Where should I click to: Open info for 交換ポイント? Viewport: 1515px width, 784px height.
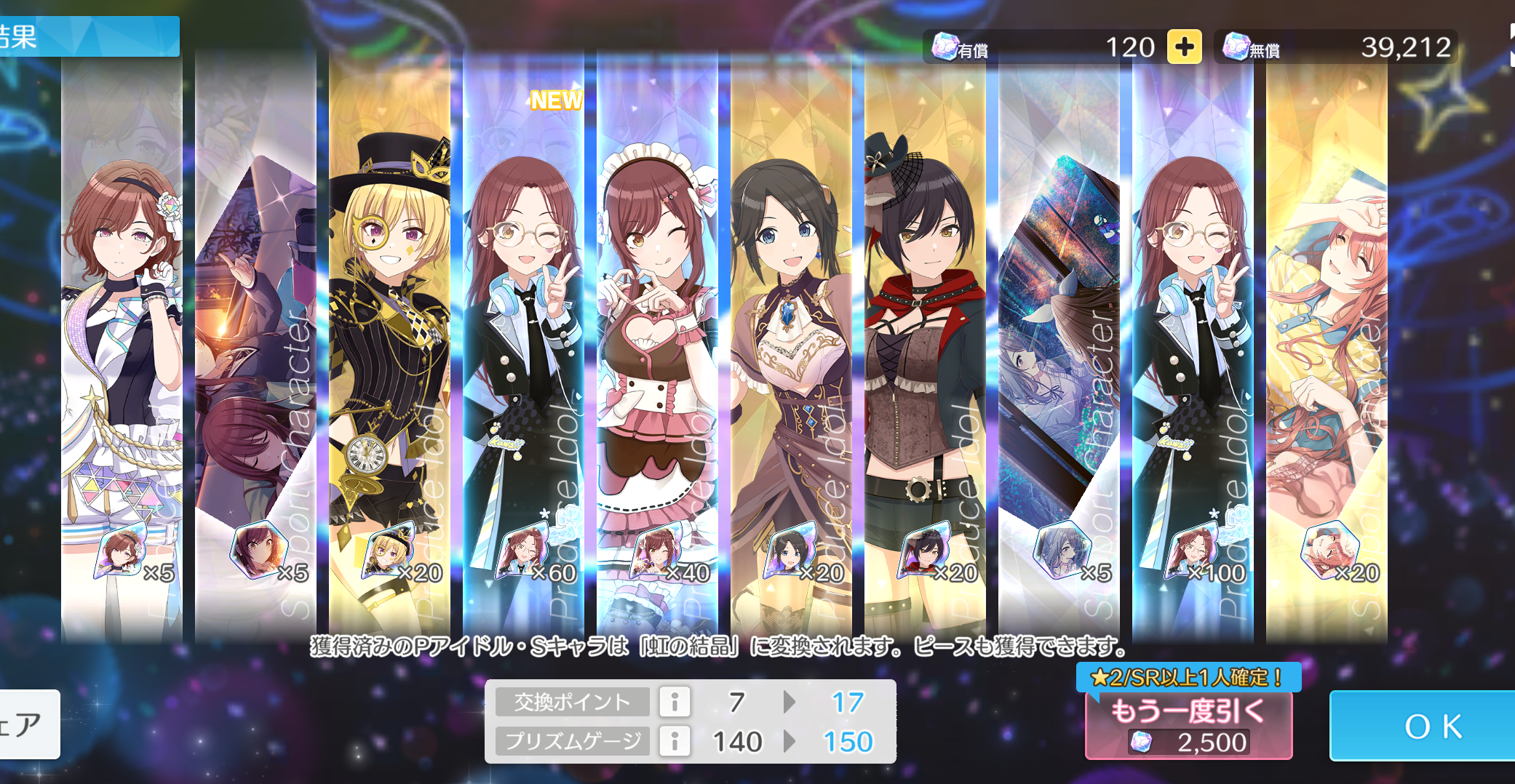[x=675, y=702]
